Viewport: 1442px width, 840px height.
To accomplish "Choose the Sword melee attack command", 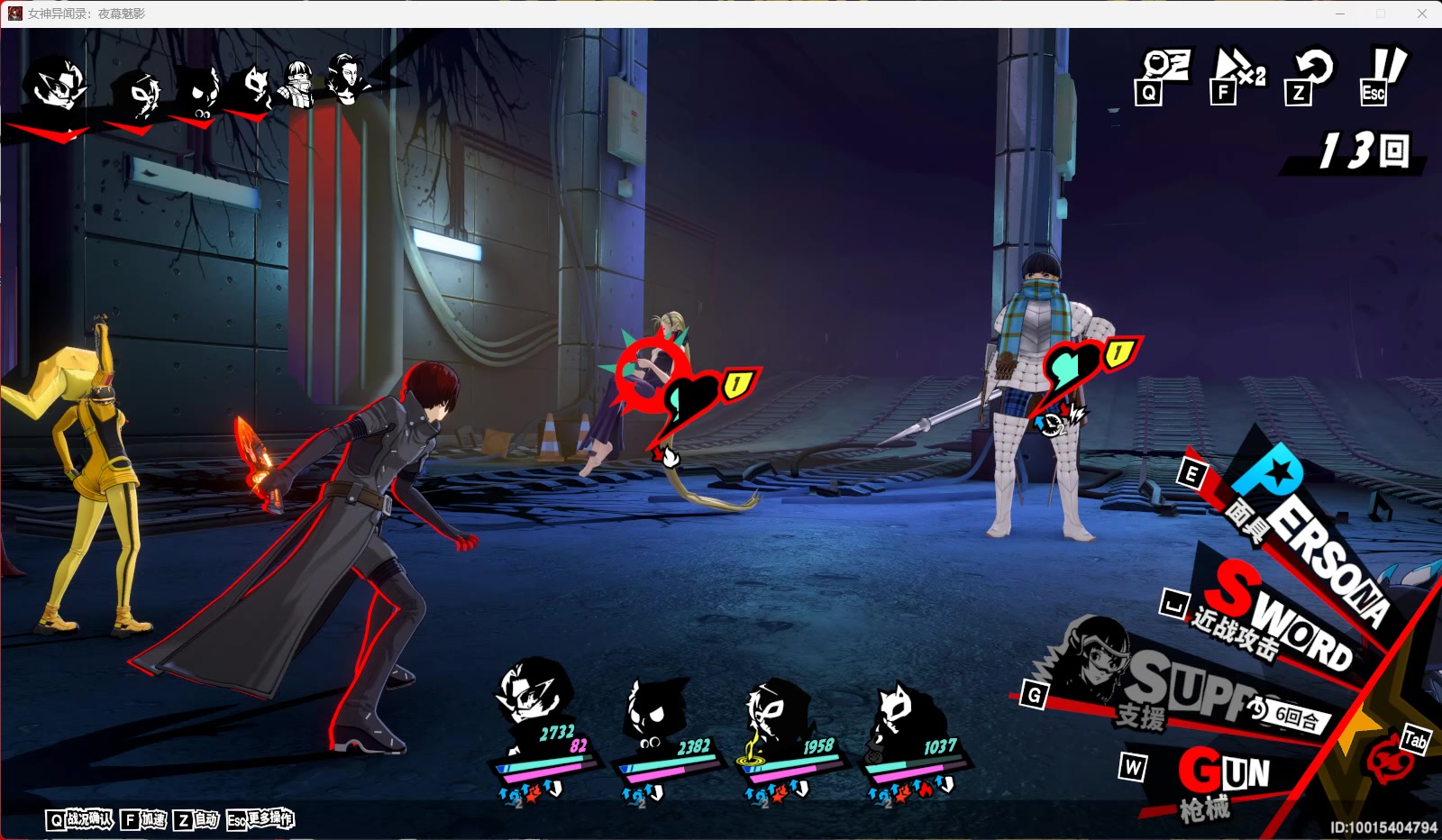I will pos(1280,617).
